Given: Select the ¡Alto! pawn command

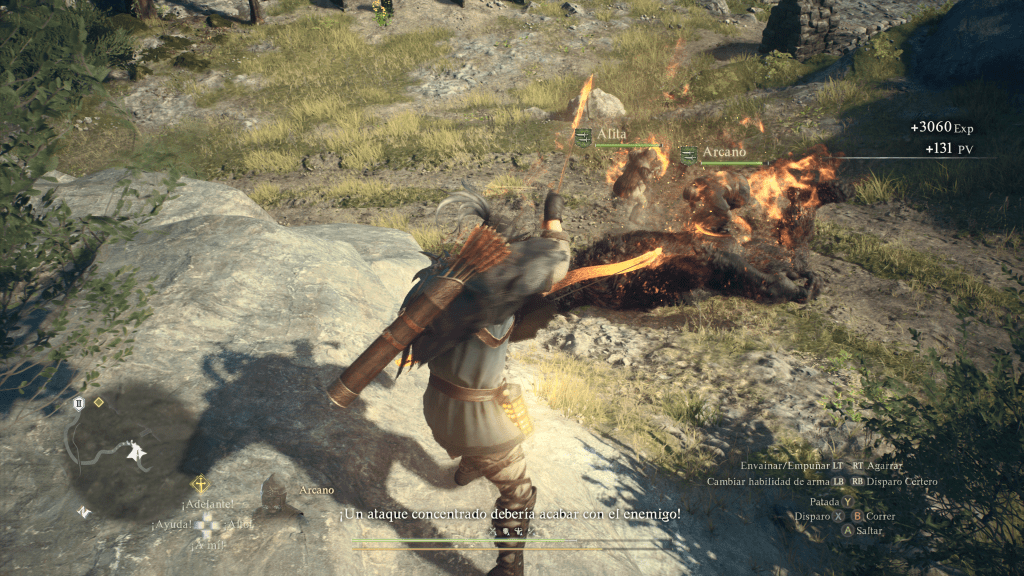Looking at the screenshot, I should pyautogui.click(x=239, y=524).
